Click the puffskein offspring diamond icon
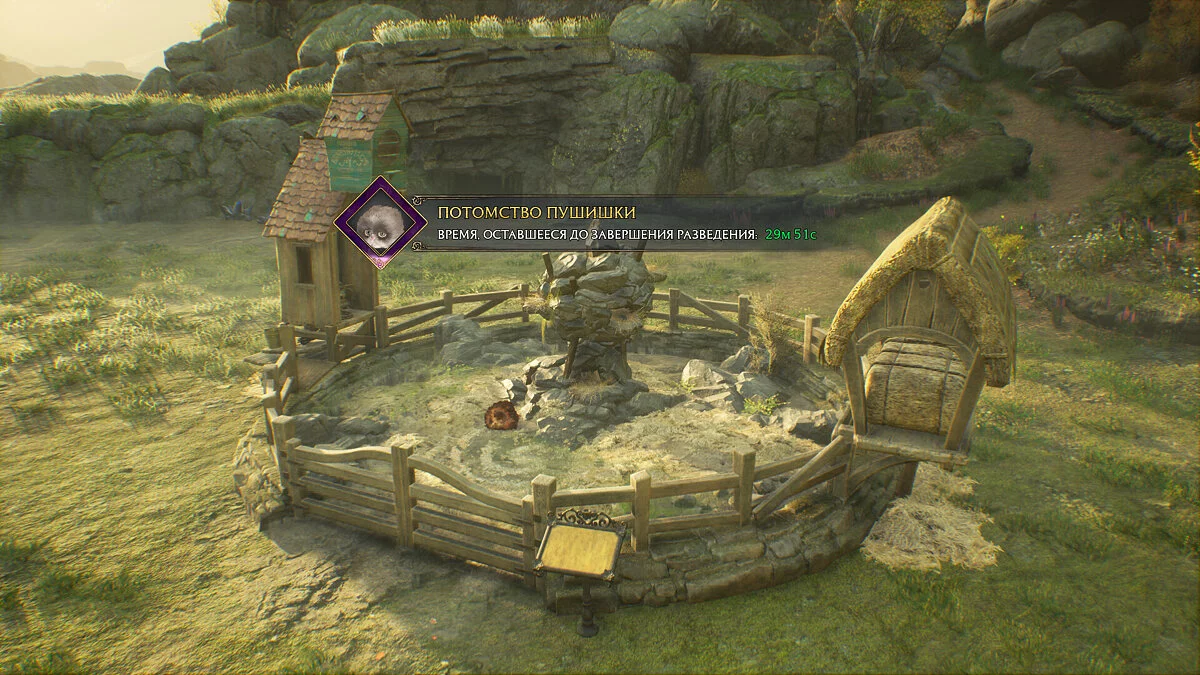The height and width of the screenshot is (675, 1200). tap(379, 222)
